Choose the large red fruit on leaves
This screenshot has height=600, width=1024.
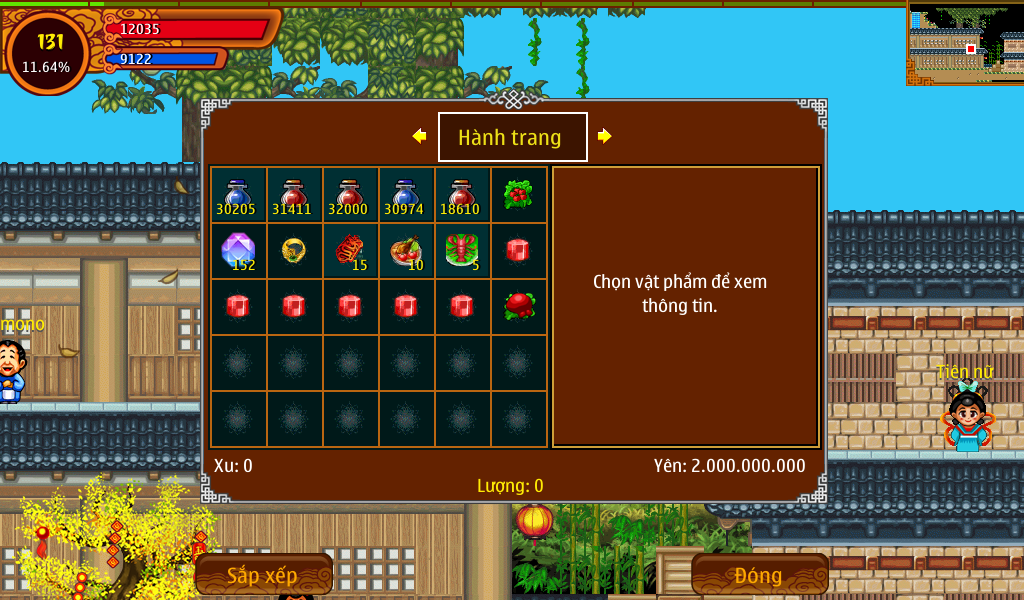coord(518,306)
